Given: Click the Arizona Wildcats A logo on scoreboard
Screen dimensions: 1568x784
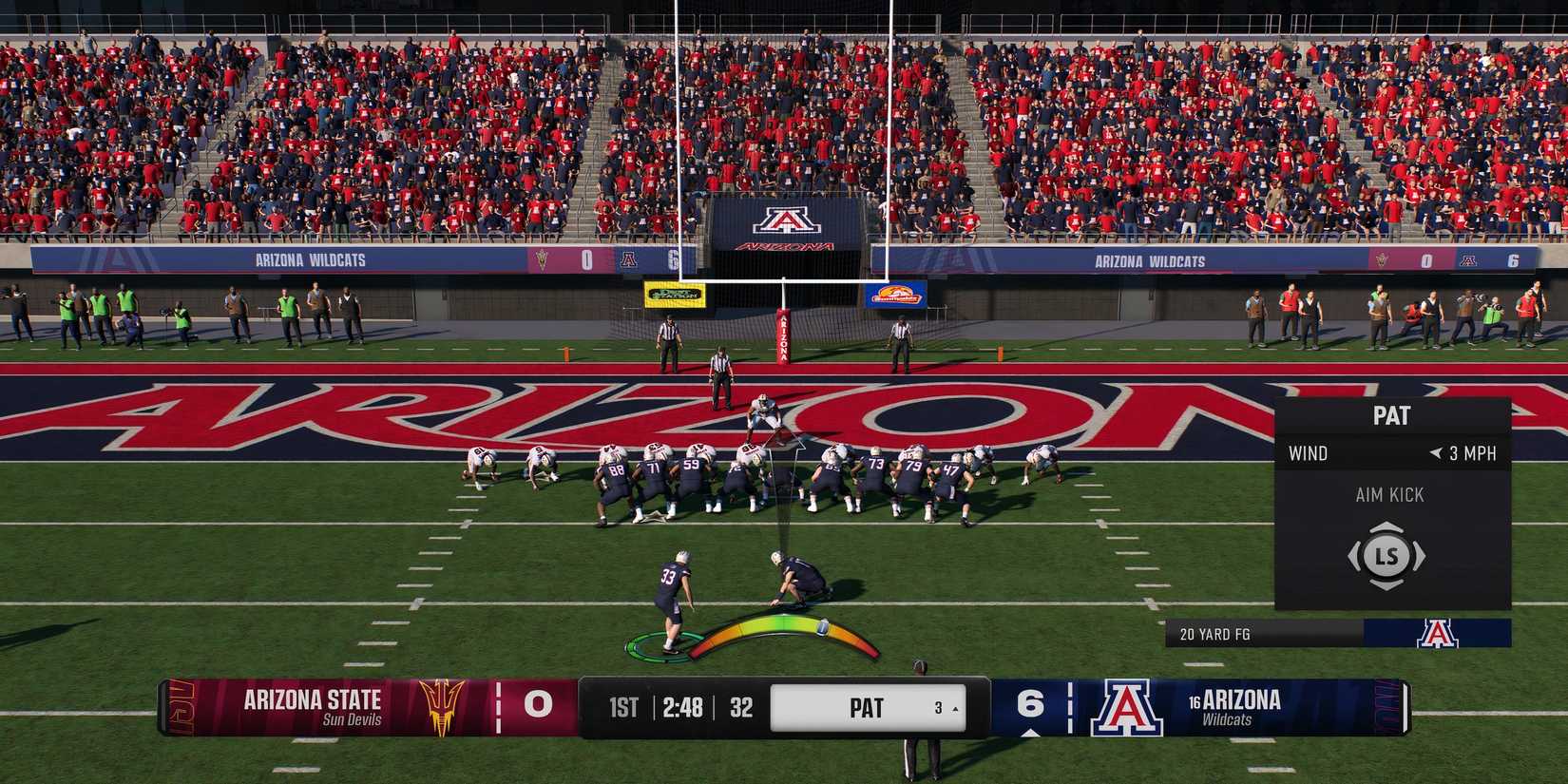Looking at the screenshot, I should pos(1126,708).
